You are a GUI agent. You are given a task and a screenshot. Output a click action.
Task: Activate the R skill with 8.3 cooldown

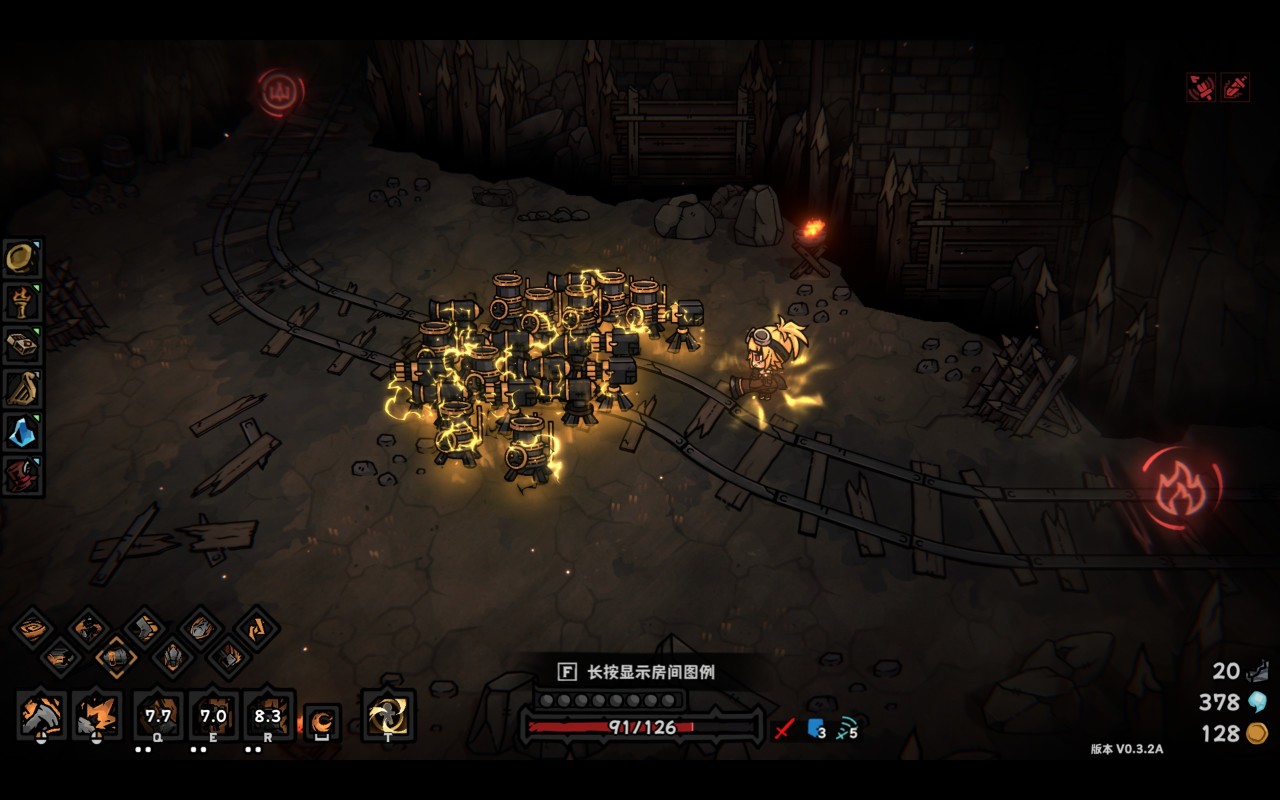268,716
